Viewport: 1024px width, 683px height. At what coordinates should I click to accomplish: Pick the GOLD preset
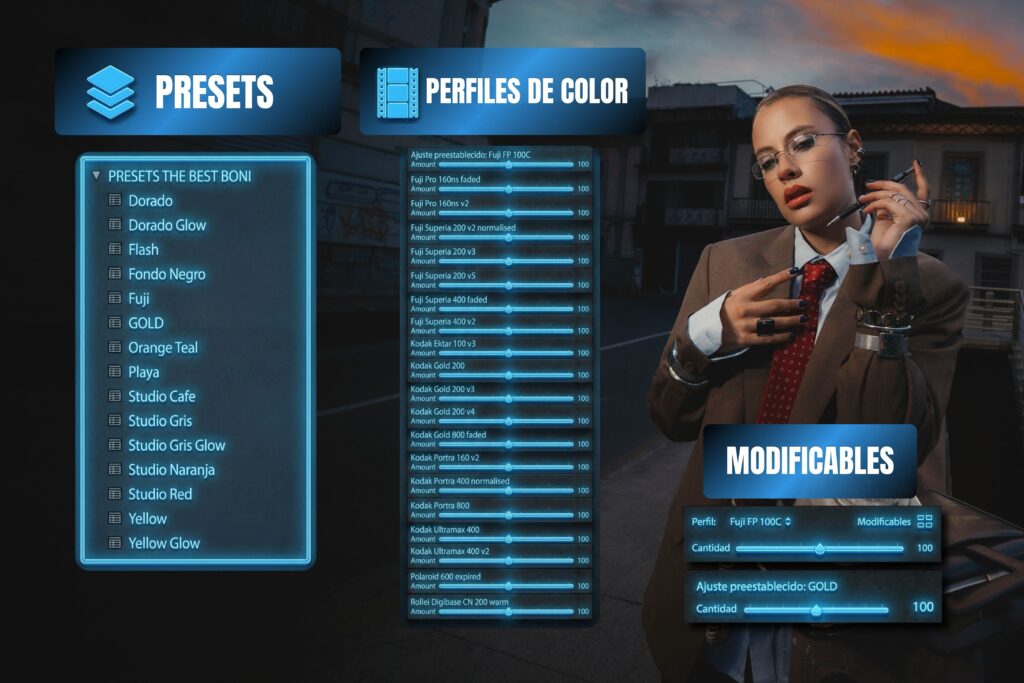coord(145,323)
